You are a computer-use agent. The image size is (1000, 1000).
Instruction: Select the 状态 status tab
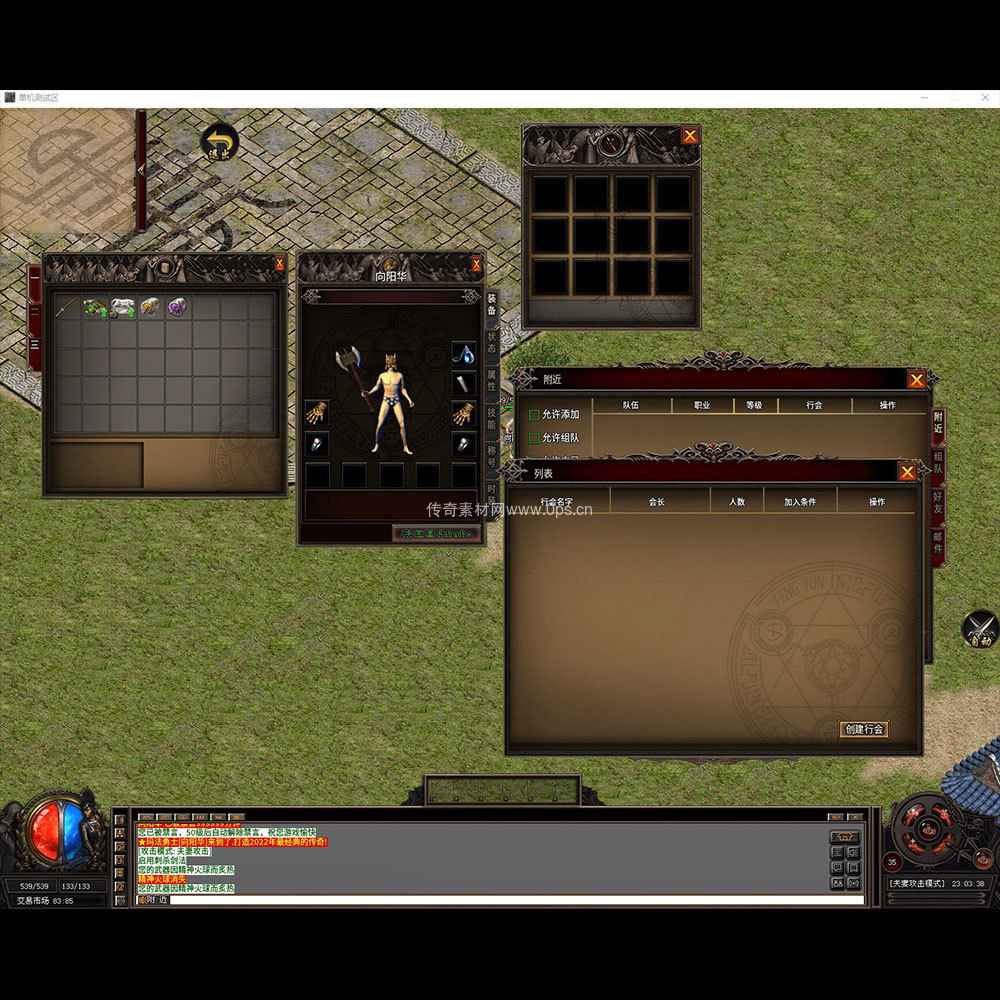coord(492,343)
